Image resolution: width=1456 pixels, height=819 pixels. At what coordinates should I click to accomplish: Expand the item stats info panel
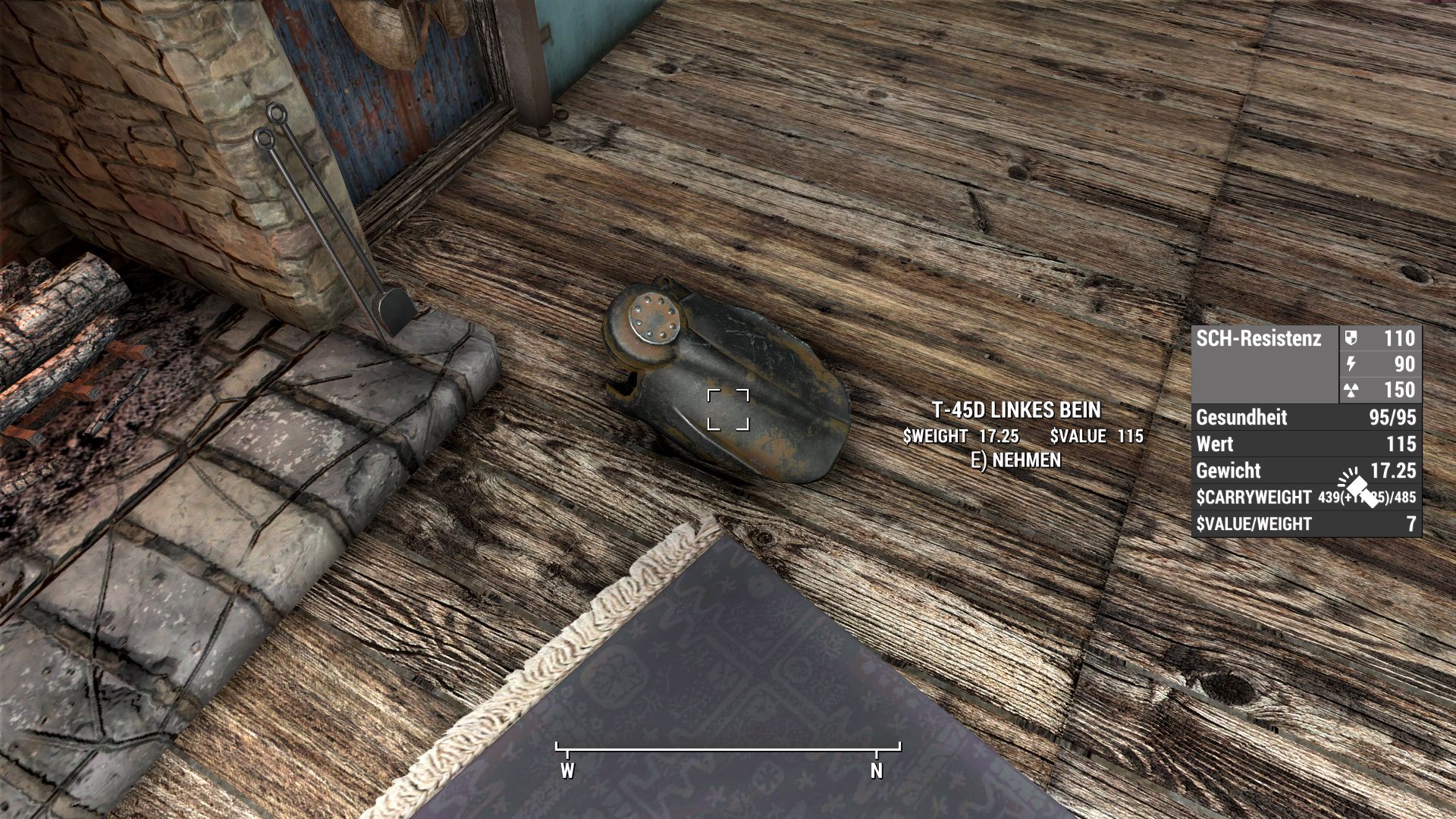pos(1308,432)
